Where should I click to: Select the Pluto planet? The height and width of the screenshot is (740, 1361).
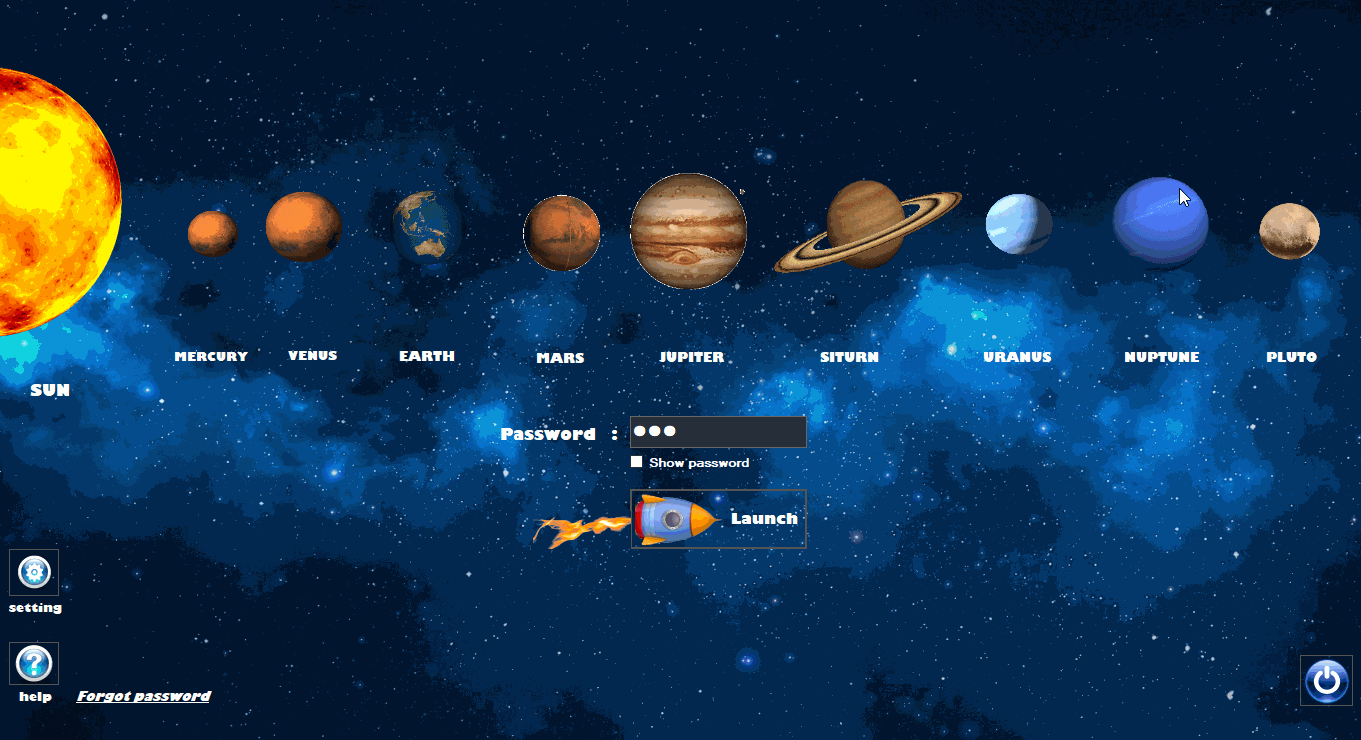pyautogui.click(x=1289, y=231)
